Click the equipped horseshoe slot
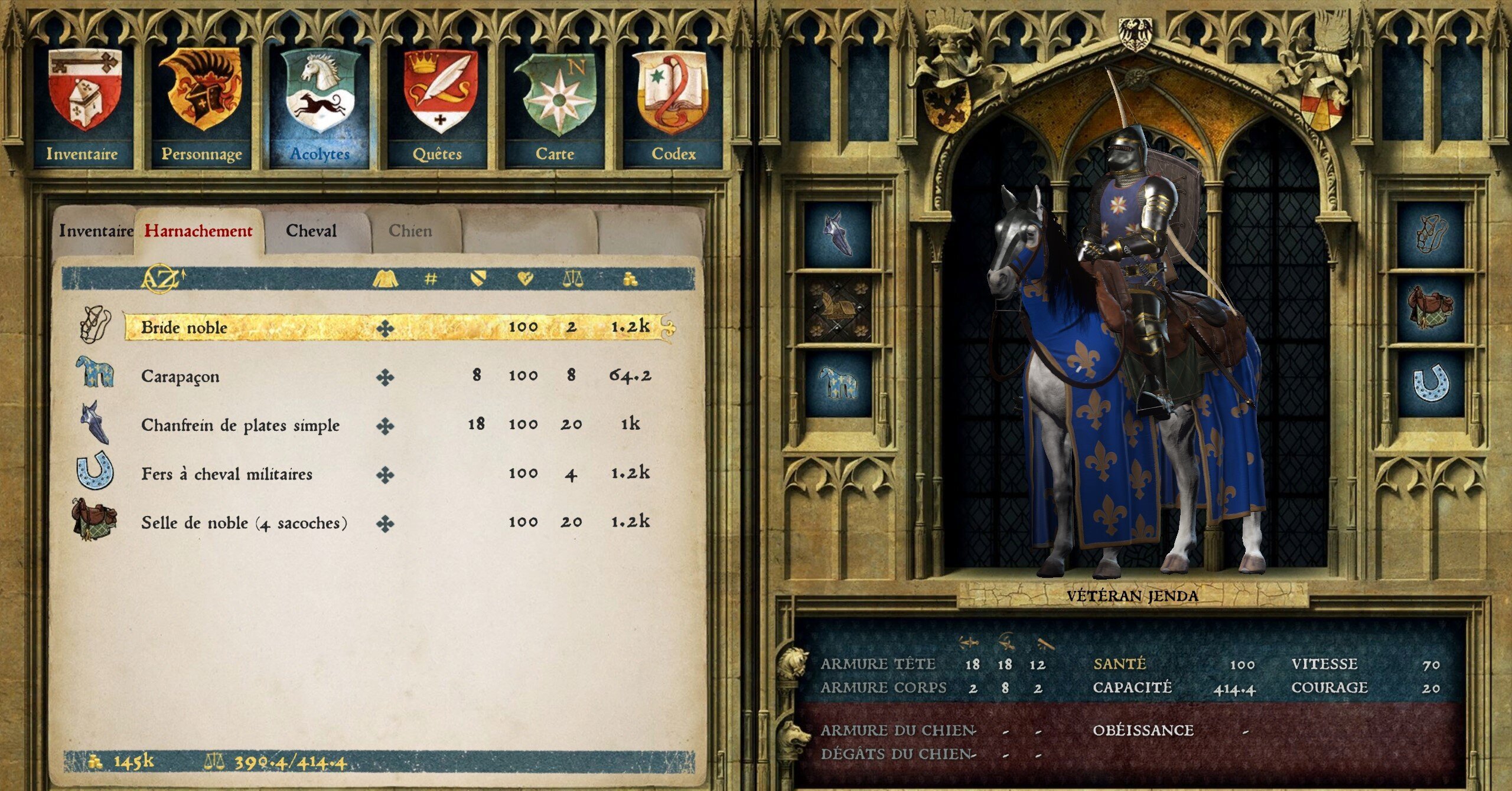This screenshot has height=791, width=1512. (x=1430, y=384)
